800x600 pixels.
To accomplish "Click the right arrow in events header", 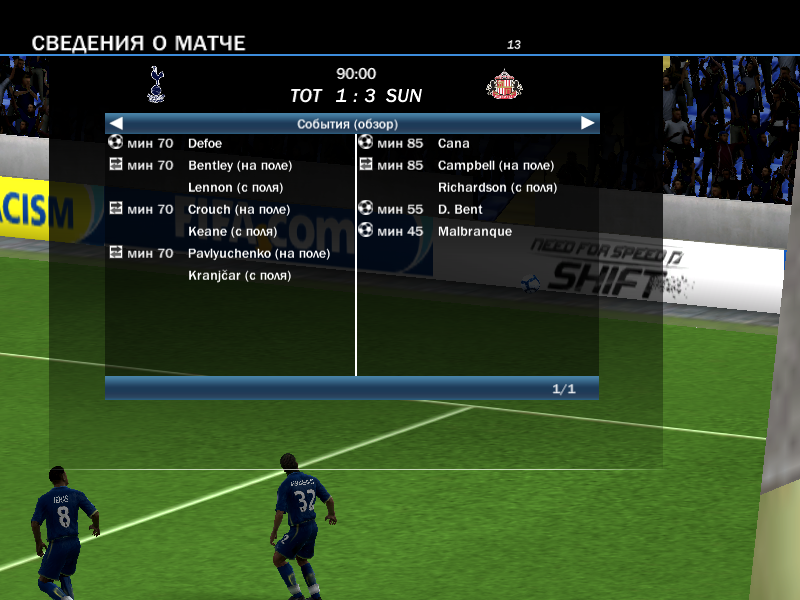I will tap(588, 124).
